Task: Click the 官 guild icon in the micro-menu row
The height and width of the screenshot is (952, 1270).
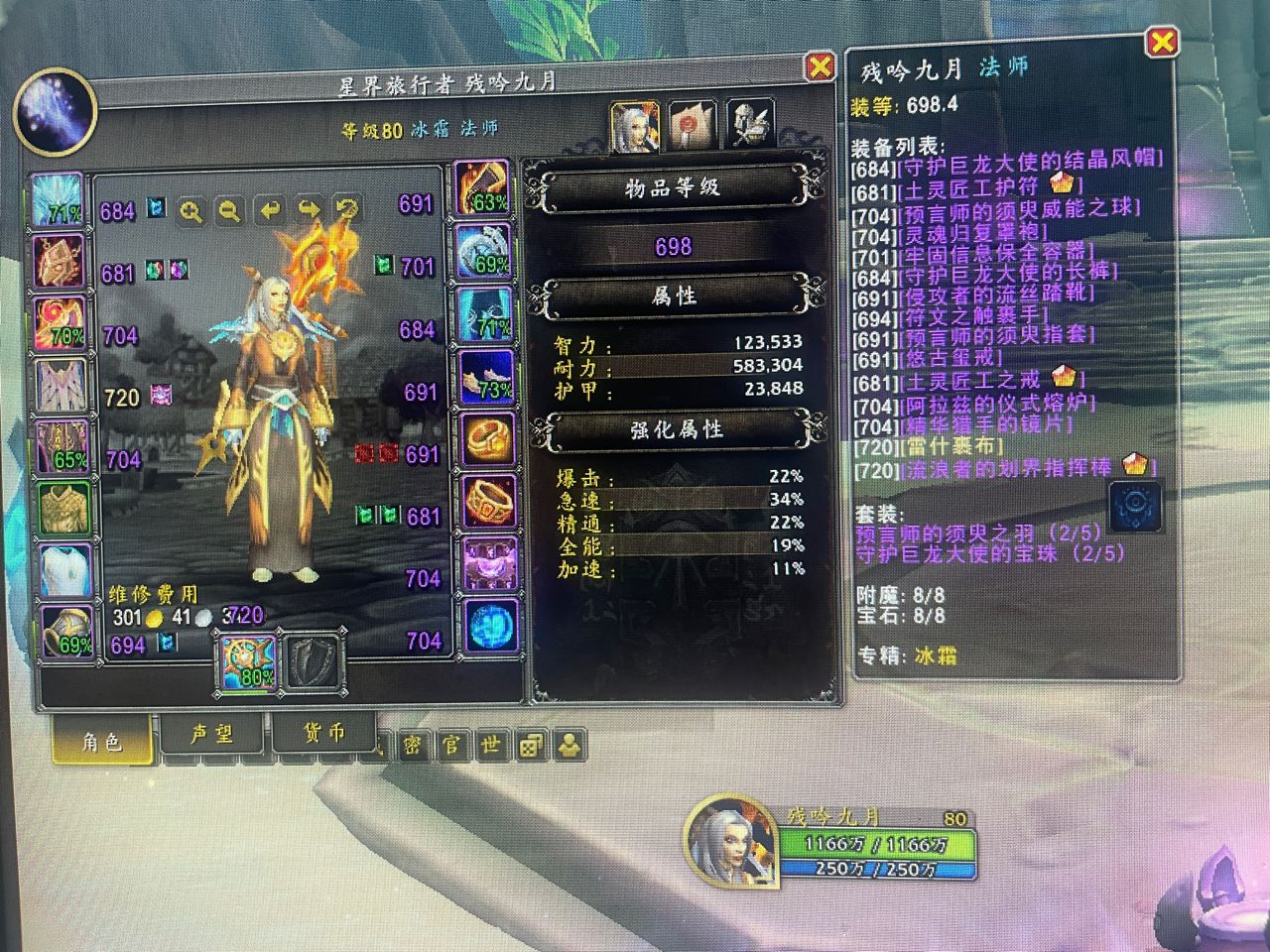Action: pos(450,745)
